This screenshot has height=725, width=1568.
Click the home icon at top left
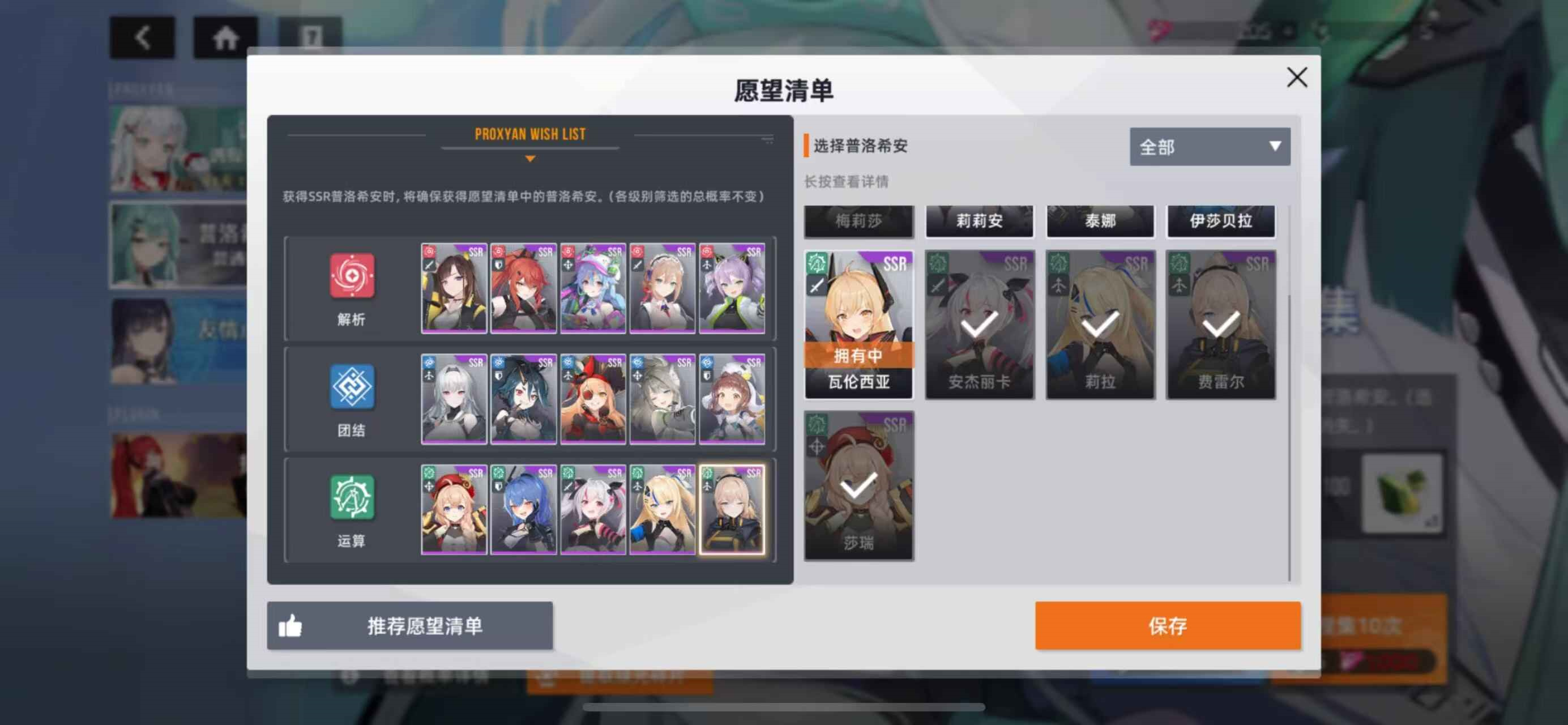pyautogui.click(x=225, y=36)
